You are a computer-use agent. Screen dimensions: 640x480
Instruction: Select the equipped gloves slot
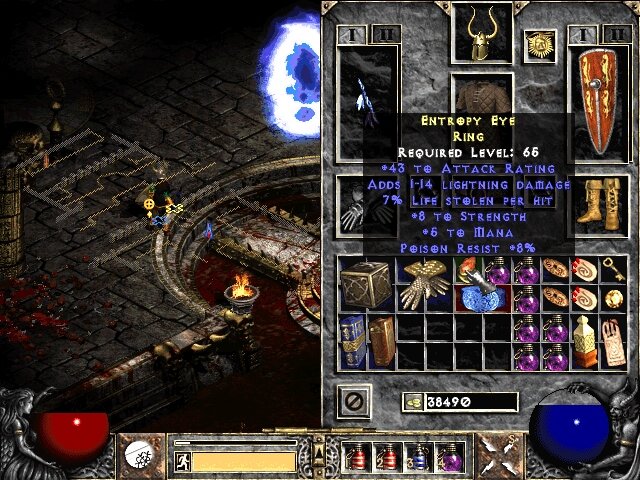(357, 206)
